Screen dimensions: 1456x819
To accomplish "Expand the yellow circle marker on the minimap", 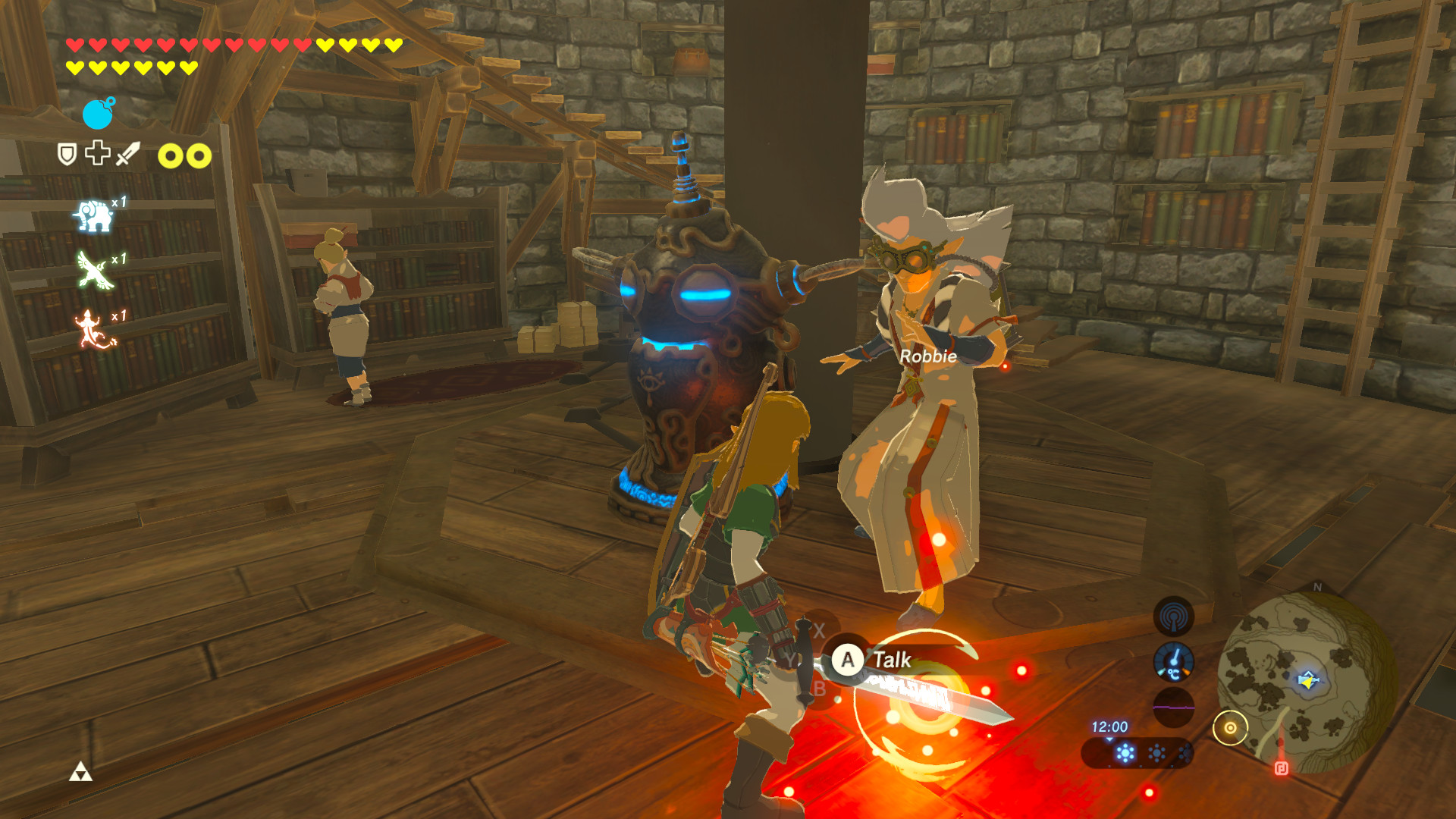I will tap(1232, 726).
